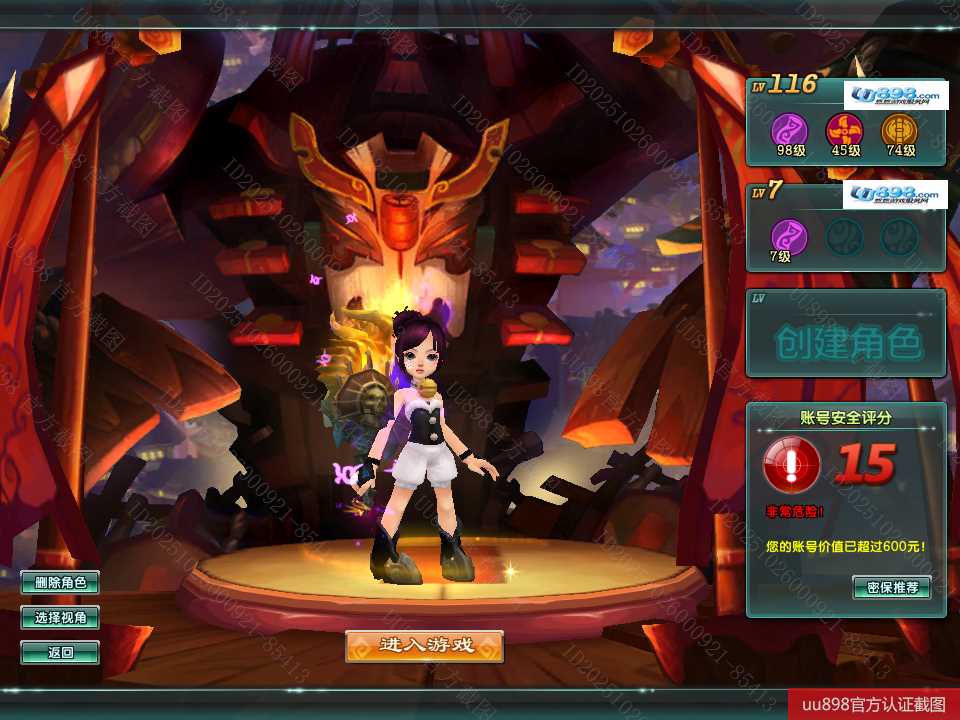The height and width of the screenshot is (720, 960).
Task: Click the 进入游戏 enter game button
Action: coord(424,646)
